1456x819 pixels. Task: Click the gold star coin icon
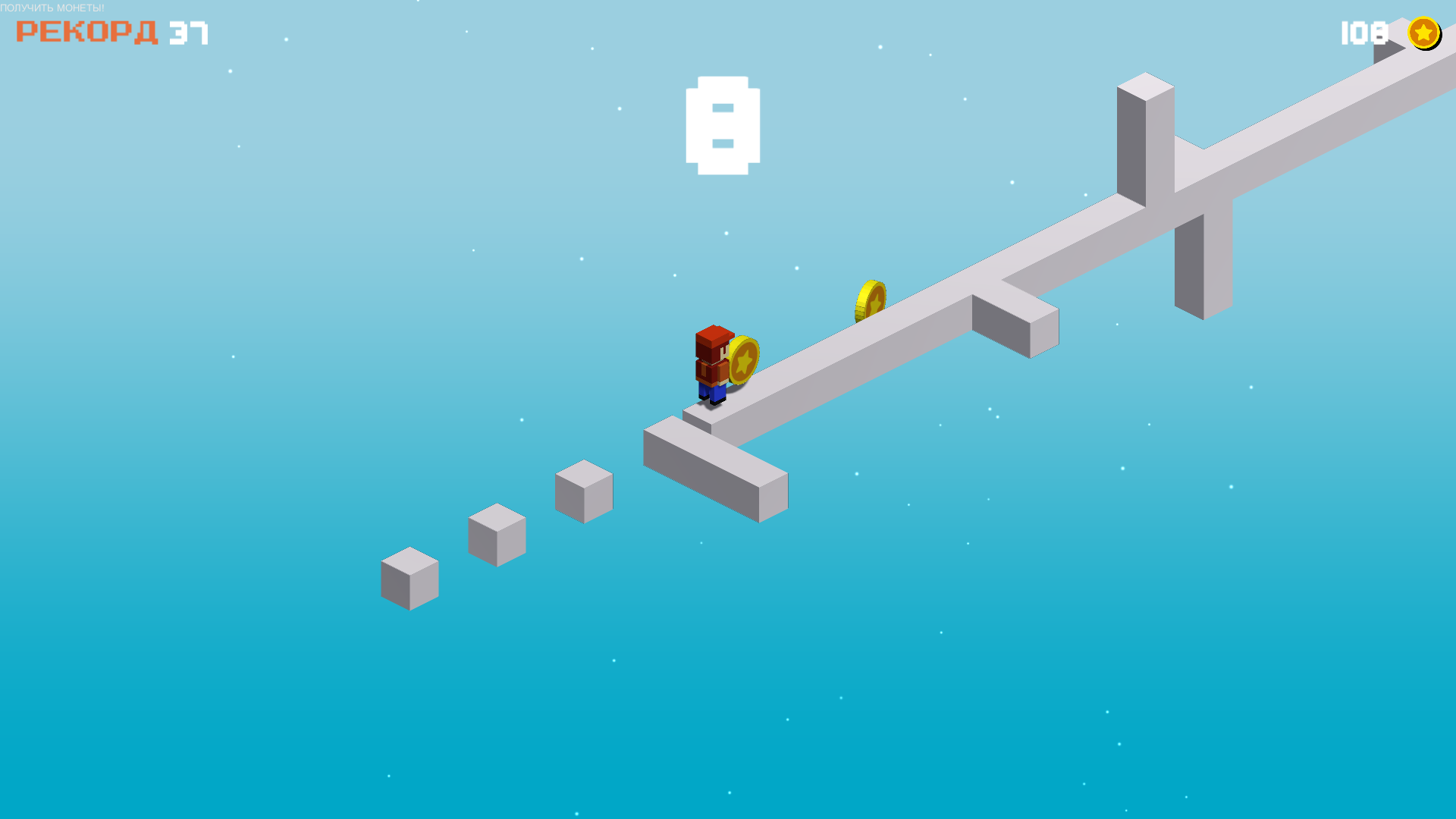[x=1424, y=33]
